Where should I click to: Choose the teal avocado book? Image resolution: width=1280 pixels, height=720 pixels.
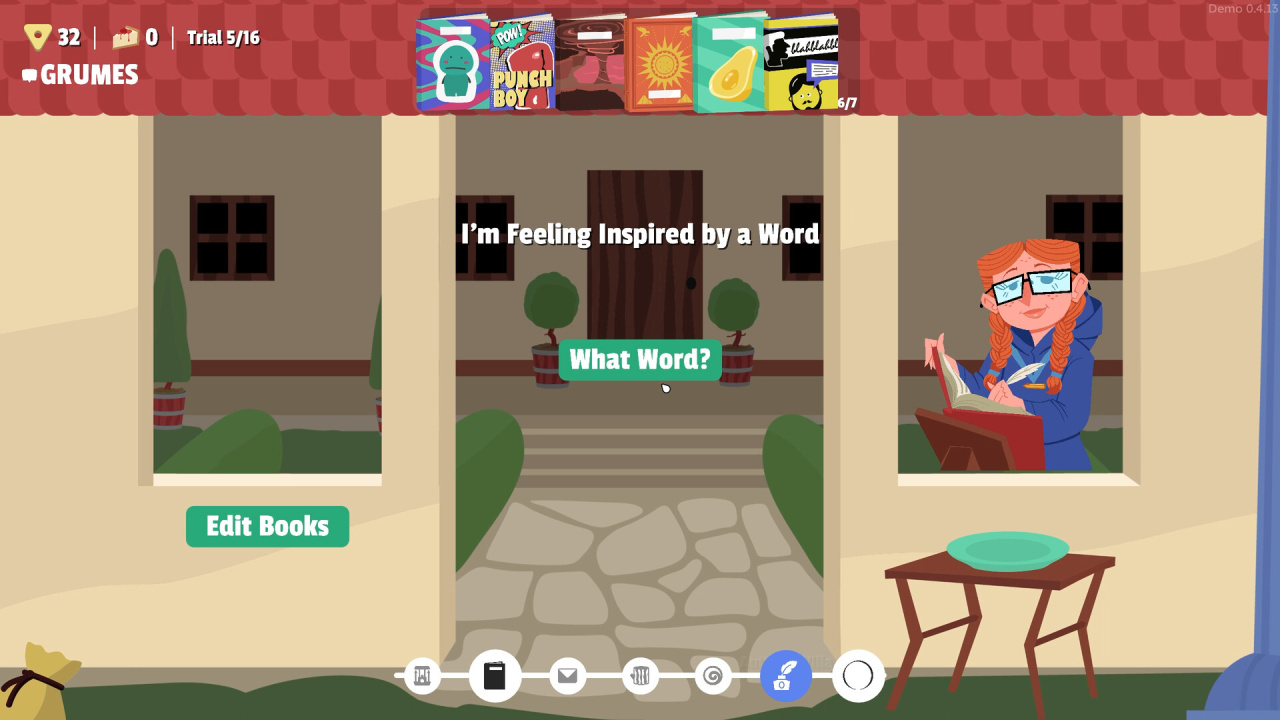click(729, 64)
